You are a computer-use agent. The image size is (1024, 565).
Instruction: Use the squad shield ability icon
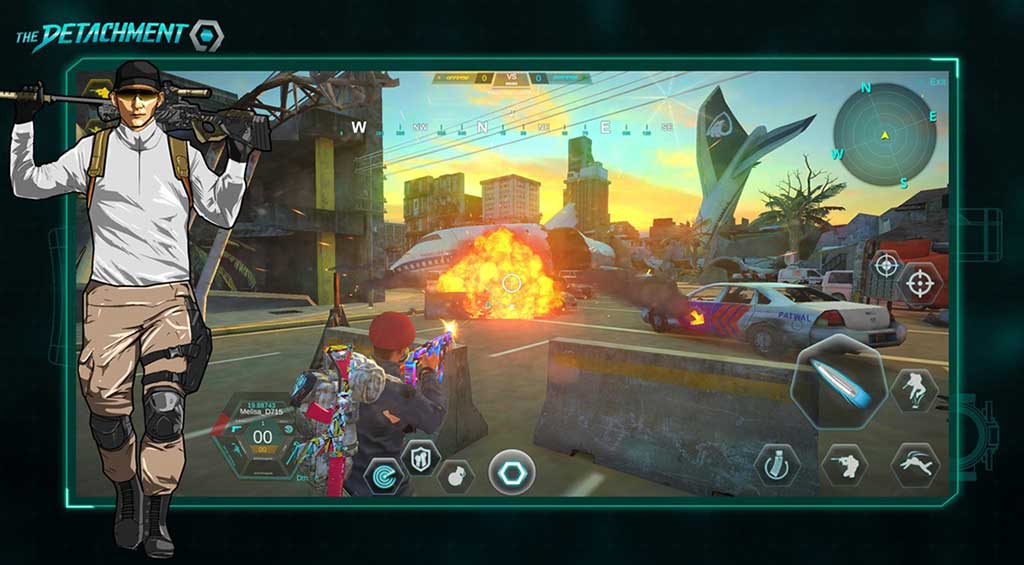click(x=420, y=457)
